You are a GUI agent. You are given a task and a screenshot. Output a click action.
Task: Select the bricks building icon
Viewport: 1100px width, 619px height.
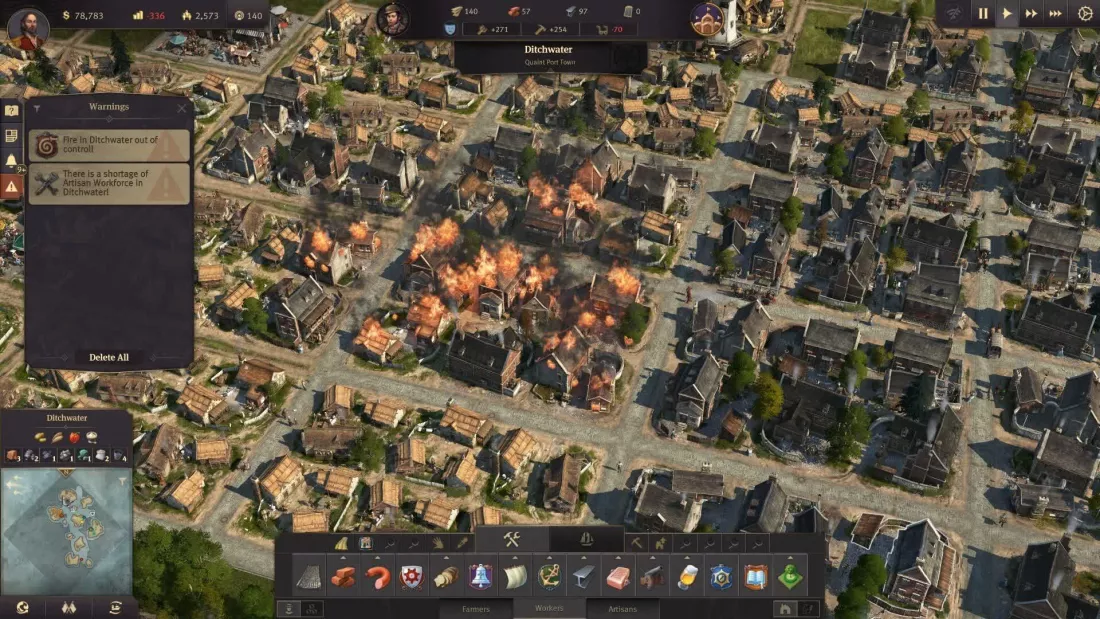(344, 577)
